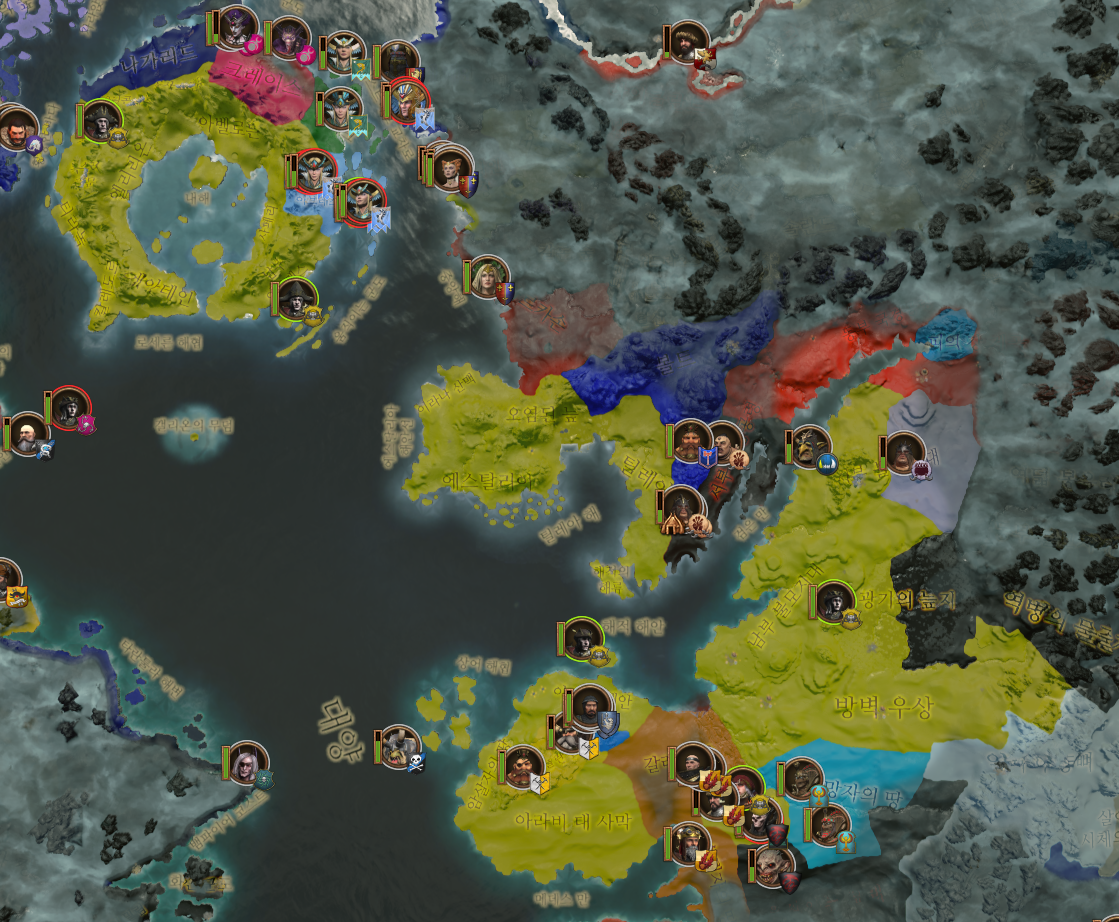Screen dimensions: 1119x922
Task: Click the ogre portrait with the fanged maw emblem
Action: click(905, 453)
